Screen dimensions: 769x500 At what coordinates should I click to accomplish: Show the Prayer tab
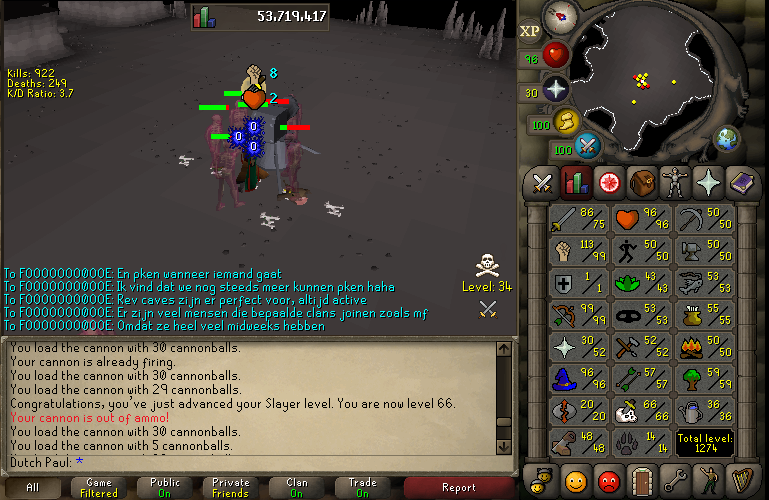click(708, 183)
